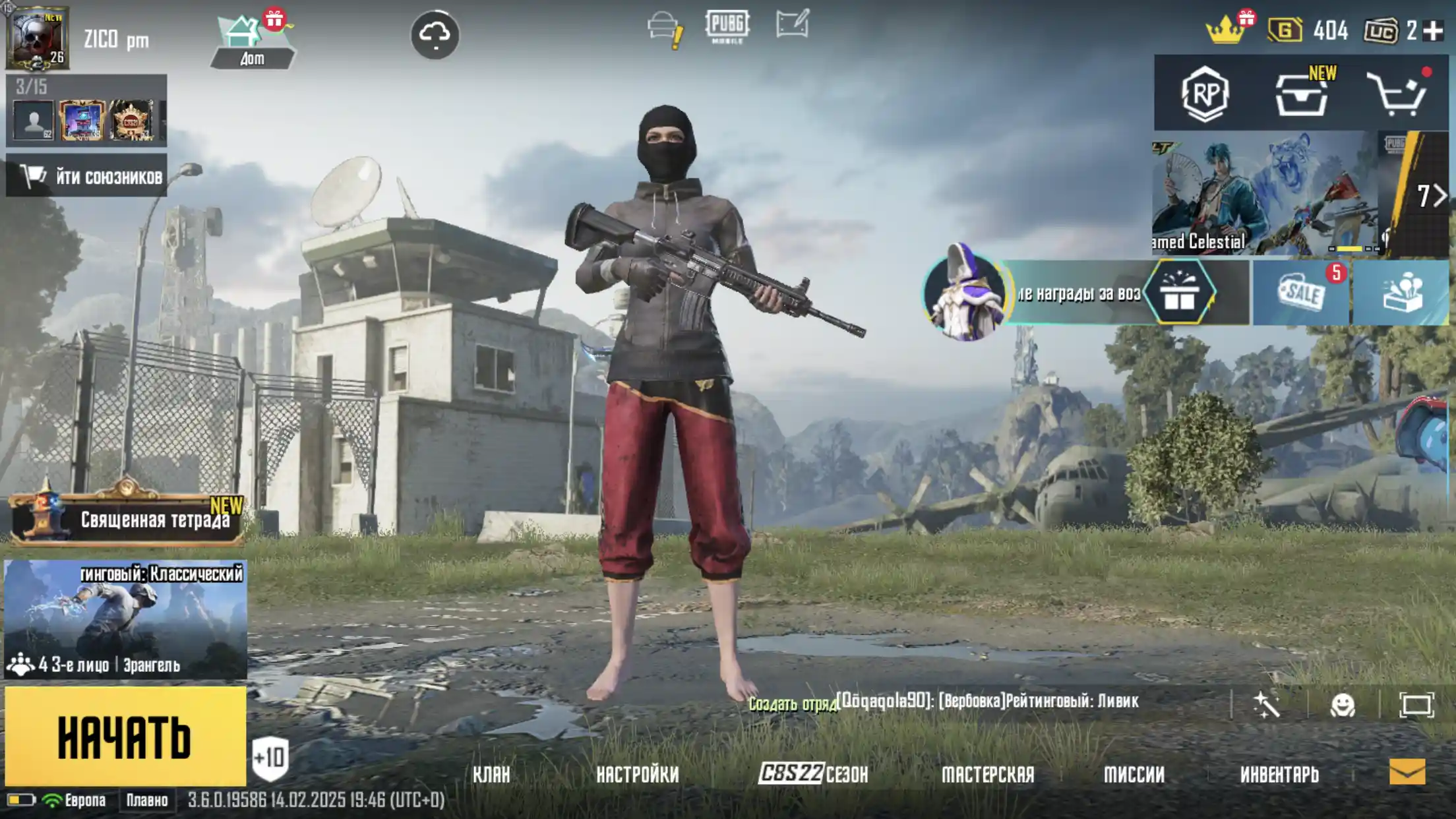
Task: Open the C8S22 СЕЗОН page
Action: click(x=813, y=774)
